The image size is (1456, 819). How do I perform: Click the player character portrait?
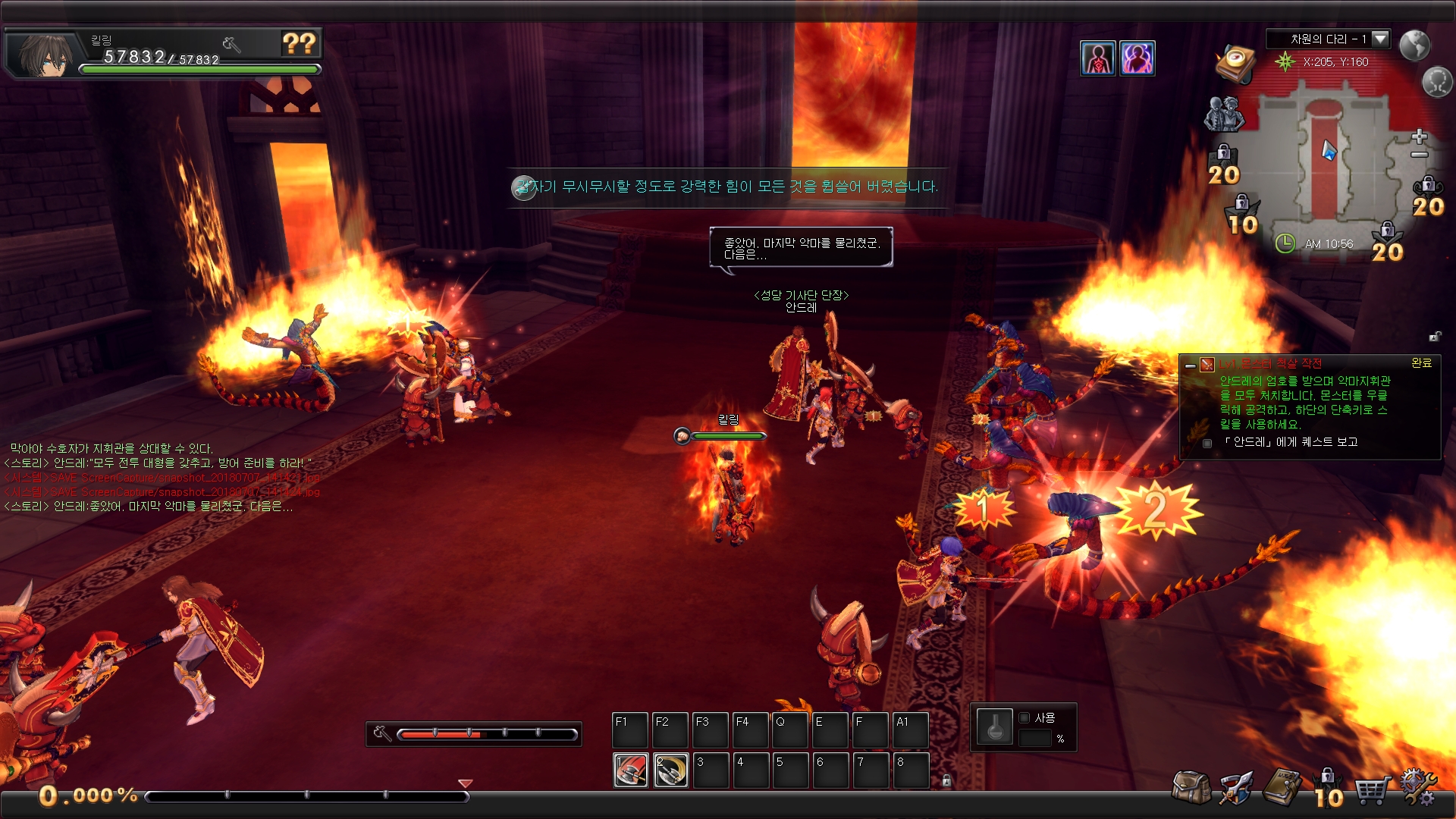pyautogui.click(x=44, y=55)
